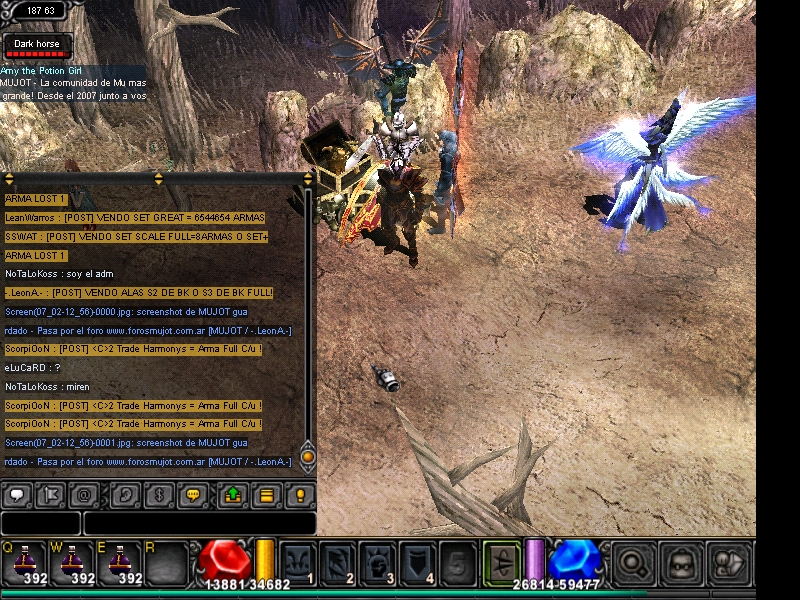Toggle the flag chat filter button
The image size is (800, 600).
pyautogui.click(x=51, y=495)
